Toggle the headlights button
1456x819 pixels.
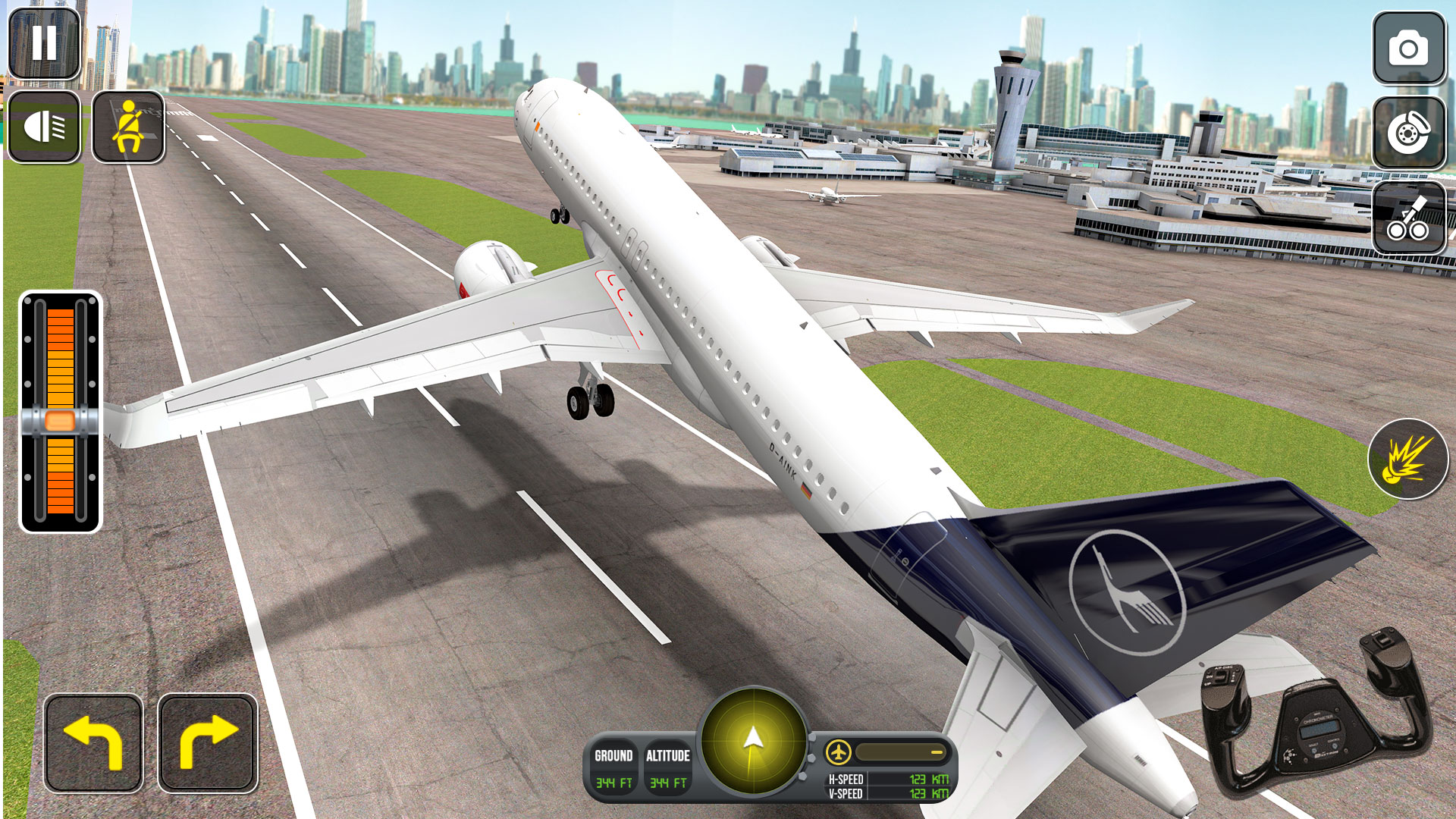point(44,127)
